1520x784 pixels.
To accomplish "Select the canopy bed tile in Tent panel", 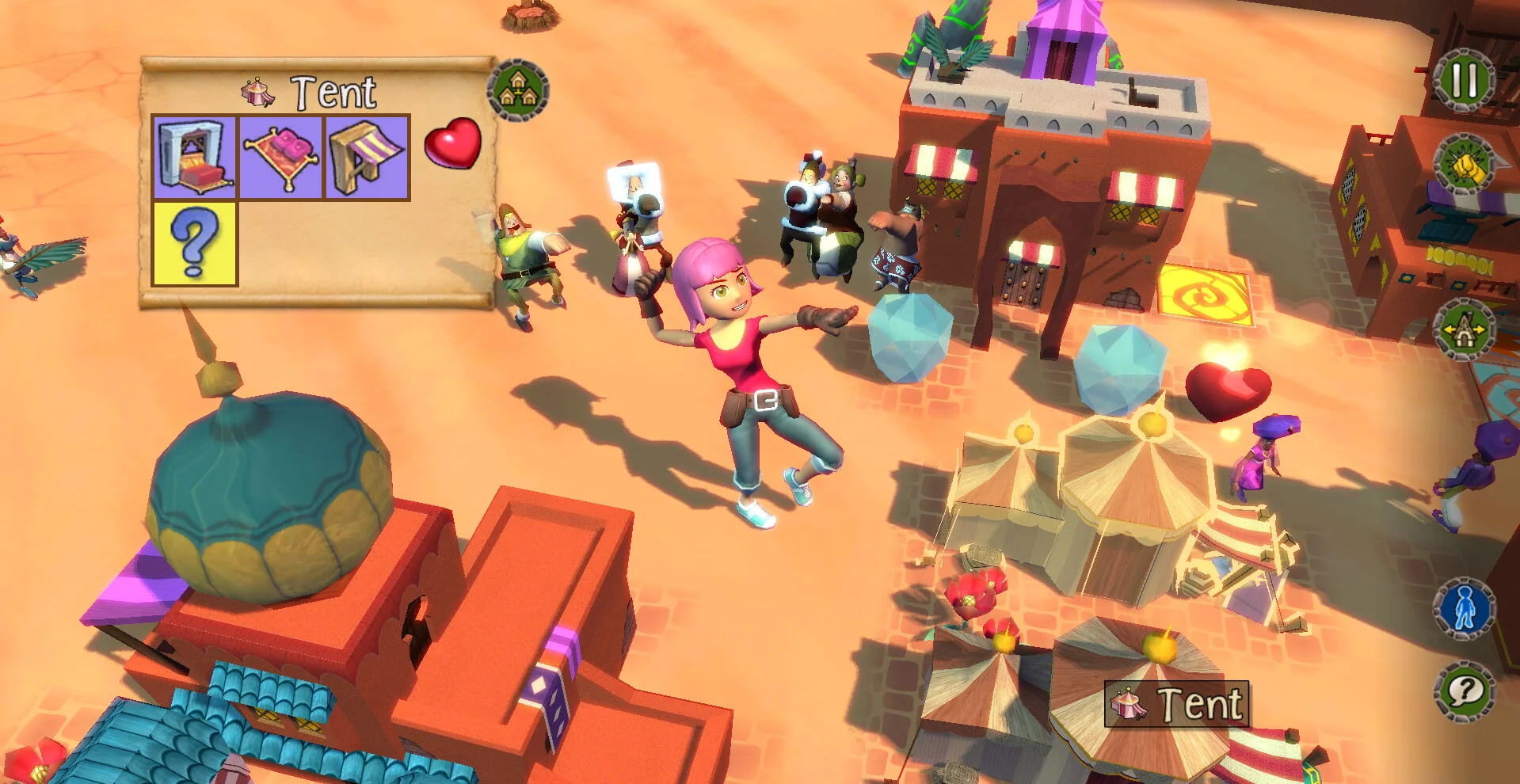I will (x=195, y=157).
